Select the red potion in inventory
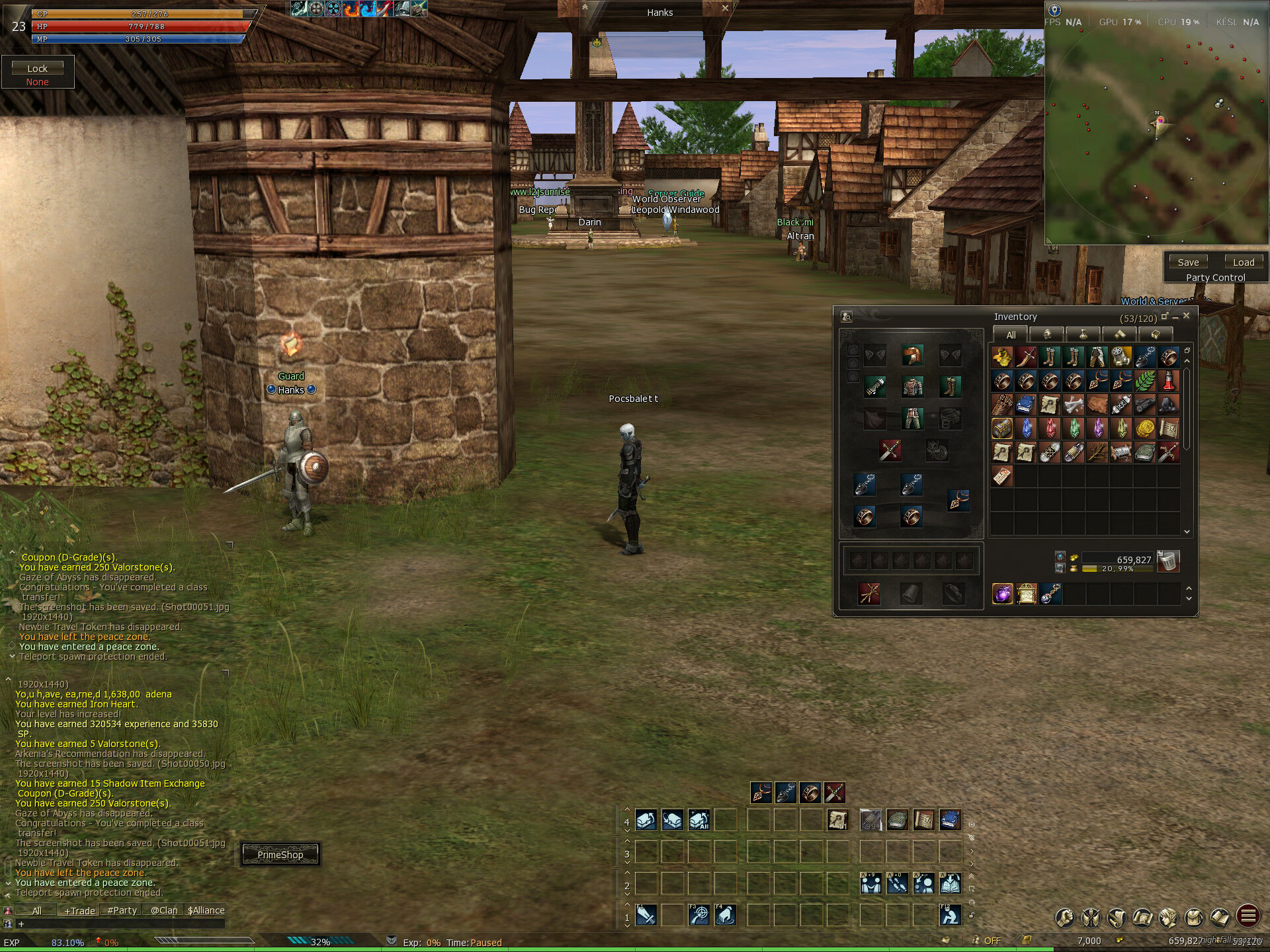Viewport: 1270px width, 952px height. [x=1169, y=381]
